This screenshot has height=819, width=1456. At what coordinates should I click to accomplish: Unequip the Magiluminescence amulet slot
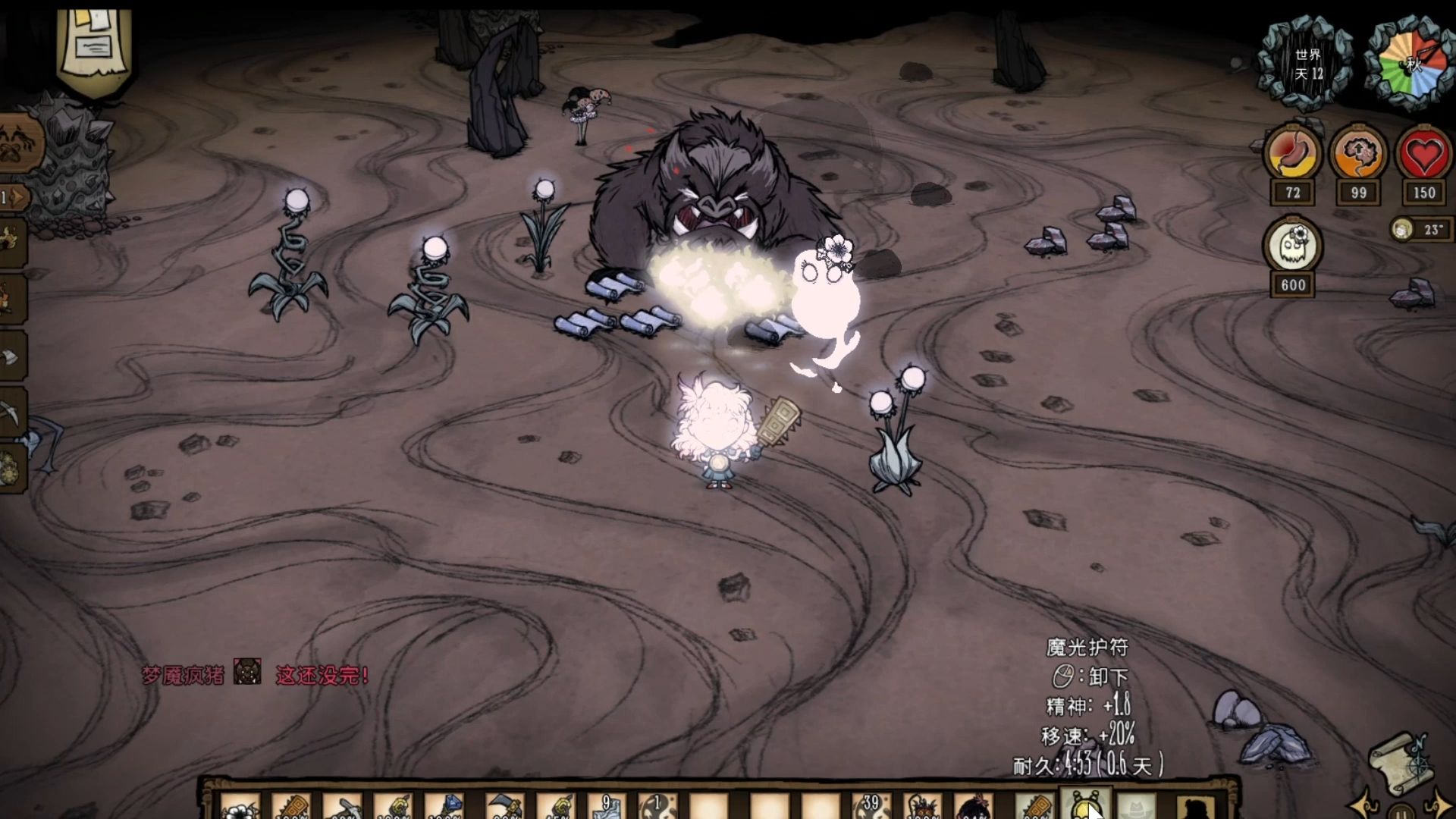click(x=1085, y=805)
